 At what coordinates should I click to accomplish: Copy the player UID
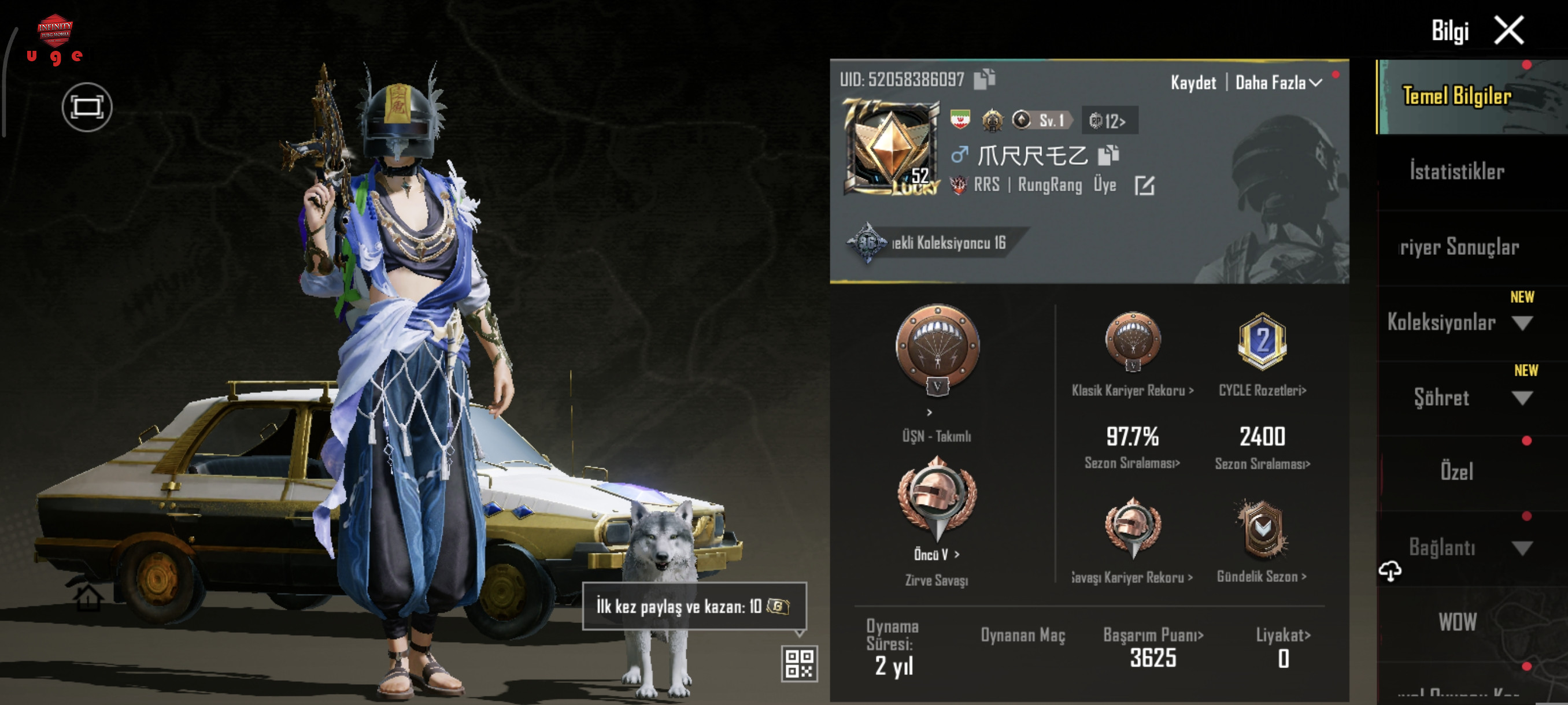983,79
